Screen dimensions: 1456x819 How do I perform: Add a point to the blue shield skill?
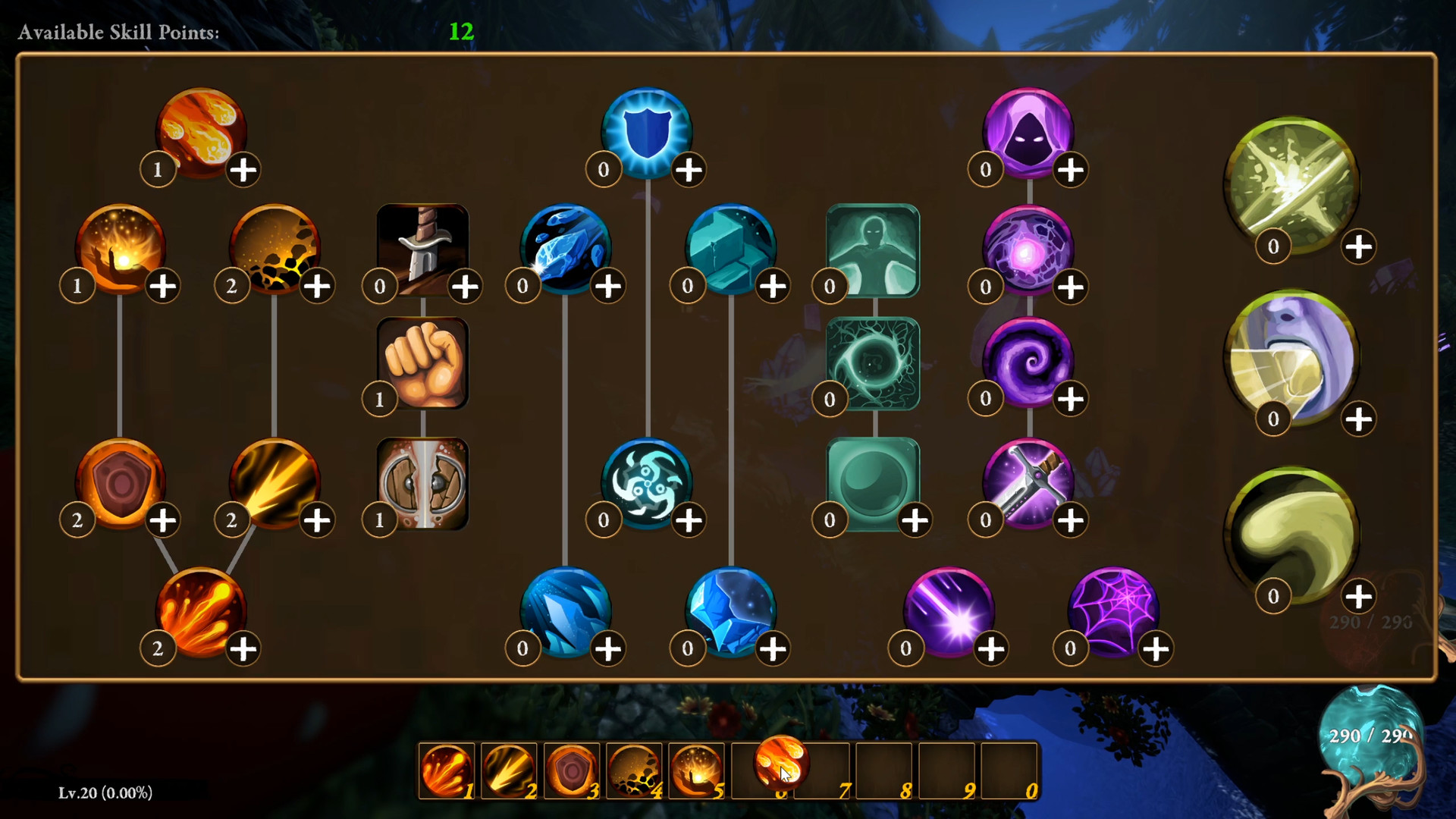[689, 170]
